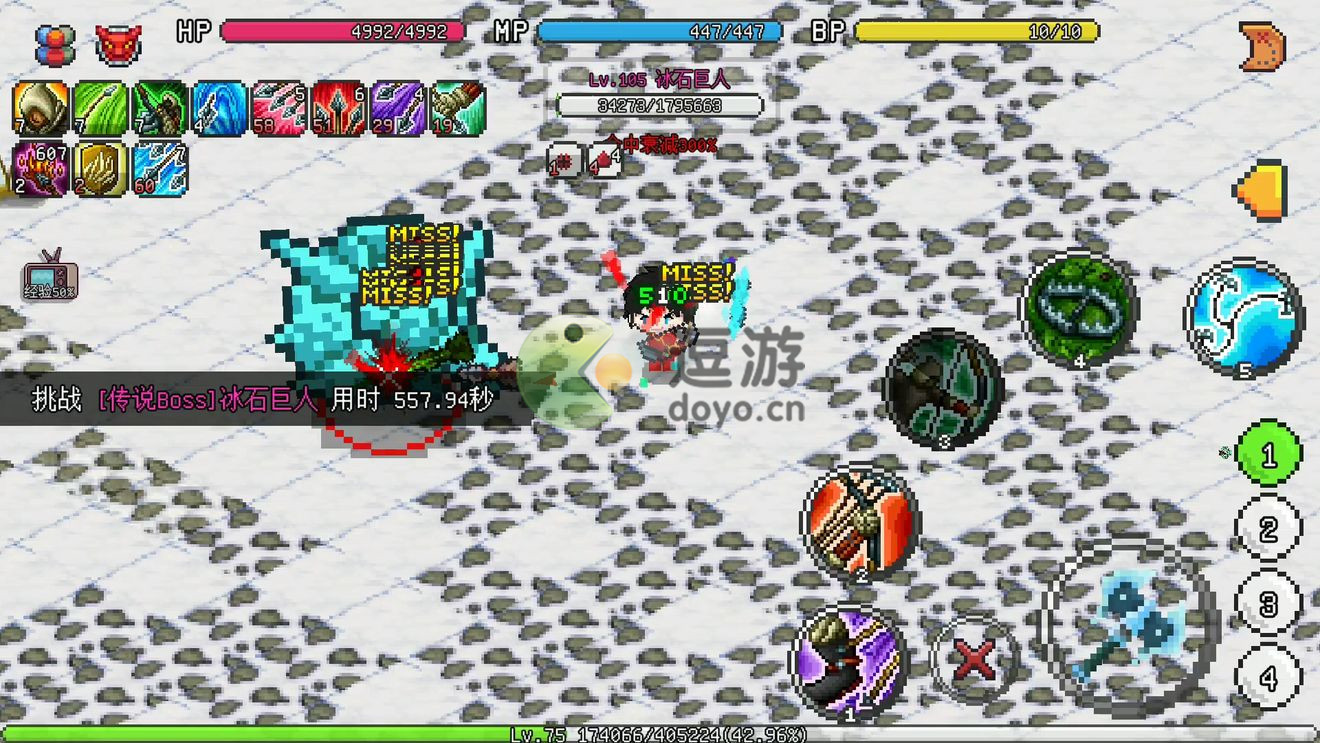Click the scroll icon in top-right corner
Viewport: 1320px width, 743px height.
coord(1263,45)
